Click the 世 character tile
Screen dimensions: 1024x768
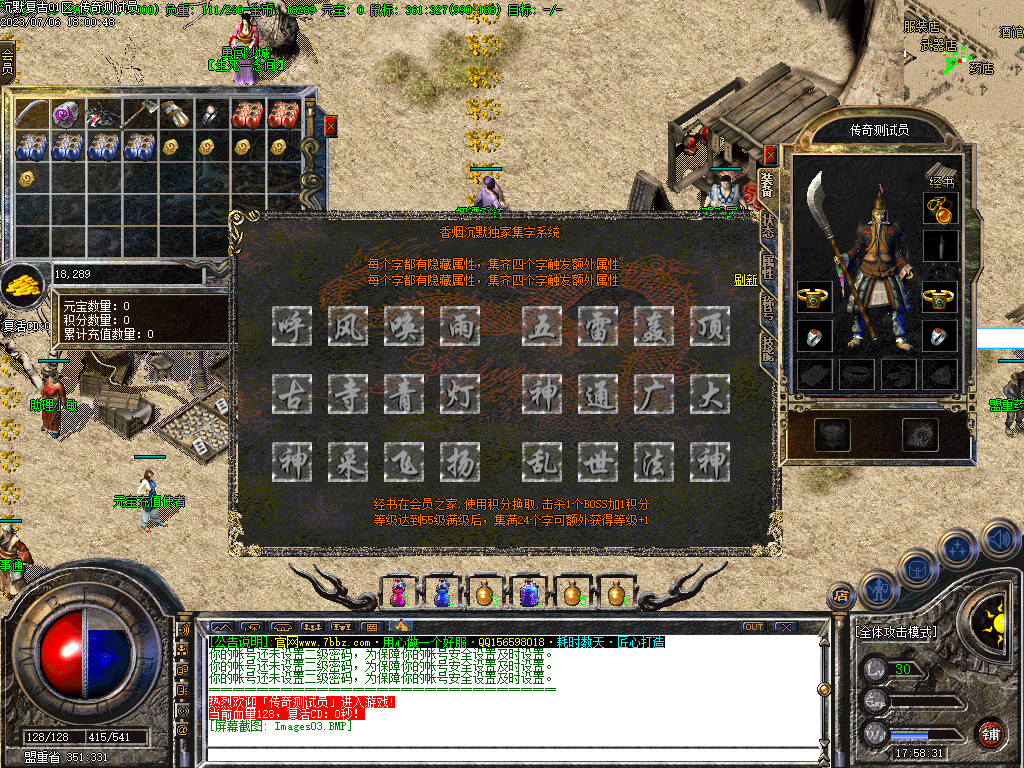tap(598, 462)
